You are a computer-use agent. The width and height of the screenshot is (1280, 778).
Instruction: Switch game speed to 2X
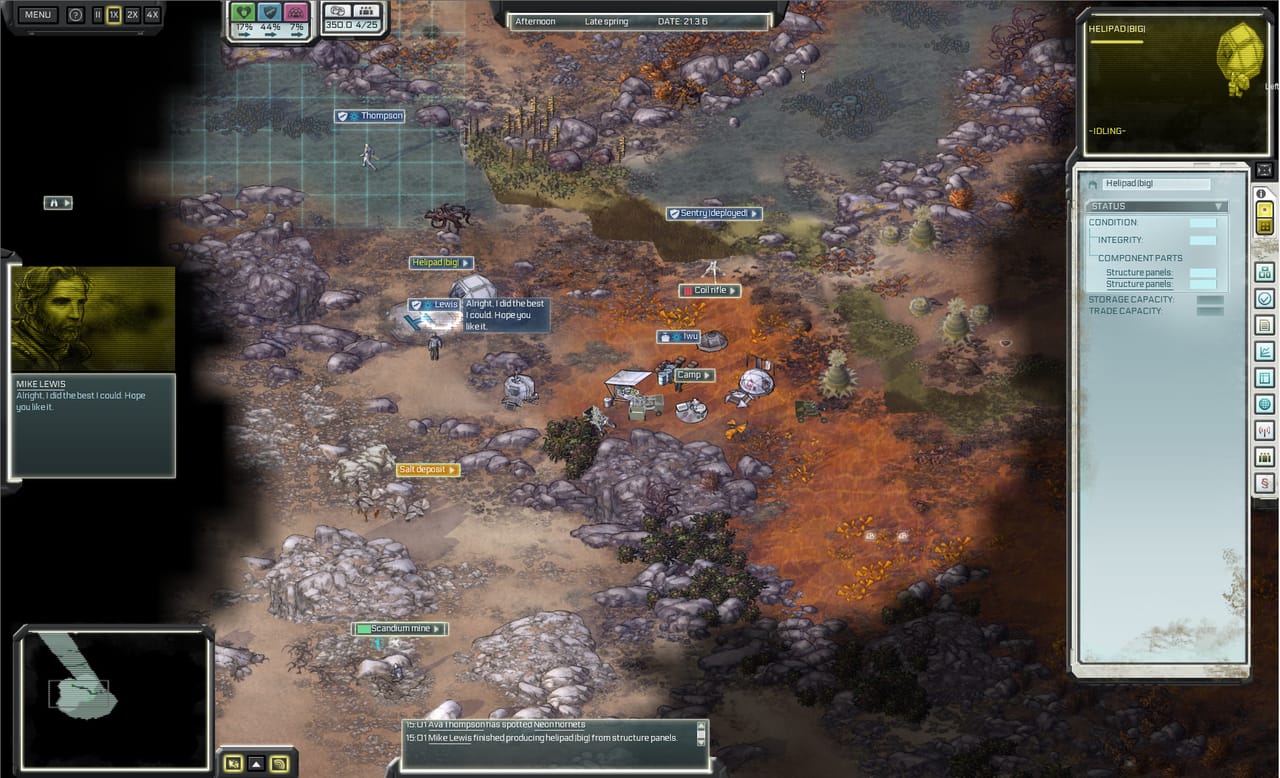(x=130, y=14)
